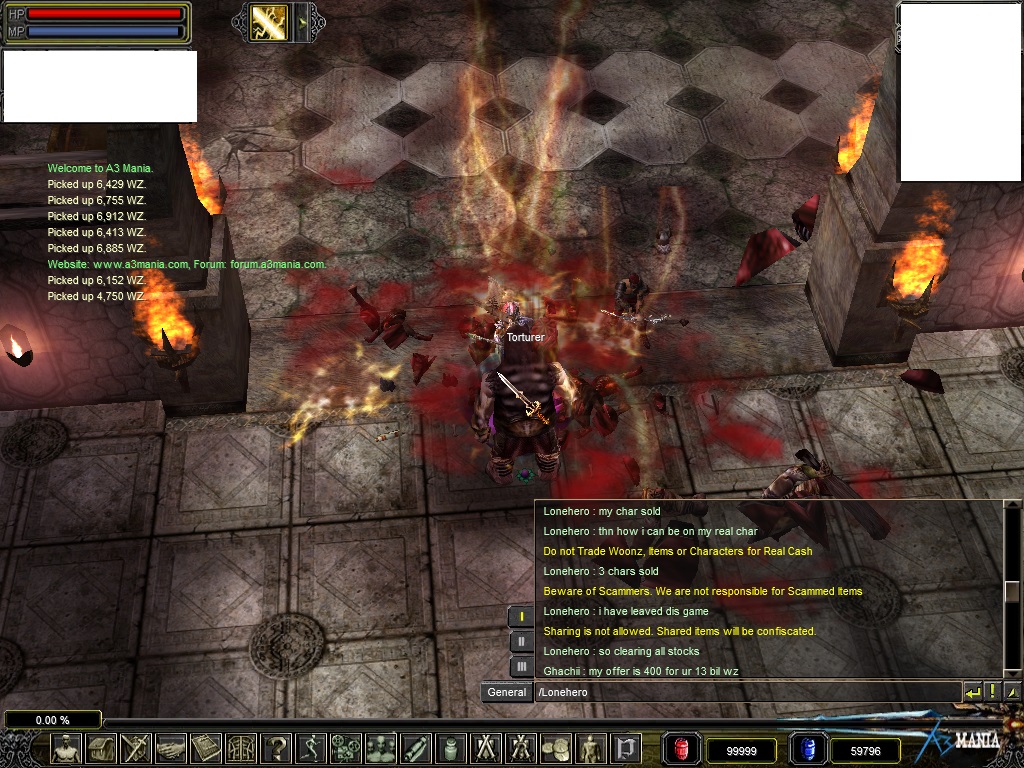The width and height of the screenshot is (1024, 768).
Task: Send chat message with enter-arrow button
Action: point(973,692)
